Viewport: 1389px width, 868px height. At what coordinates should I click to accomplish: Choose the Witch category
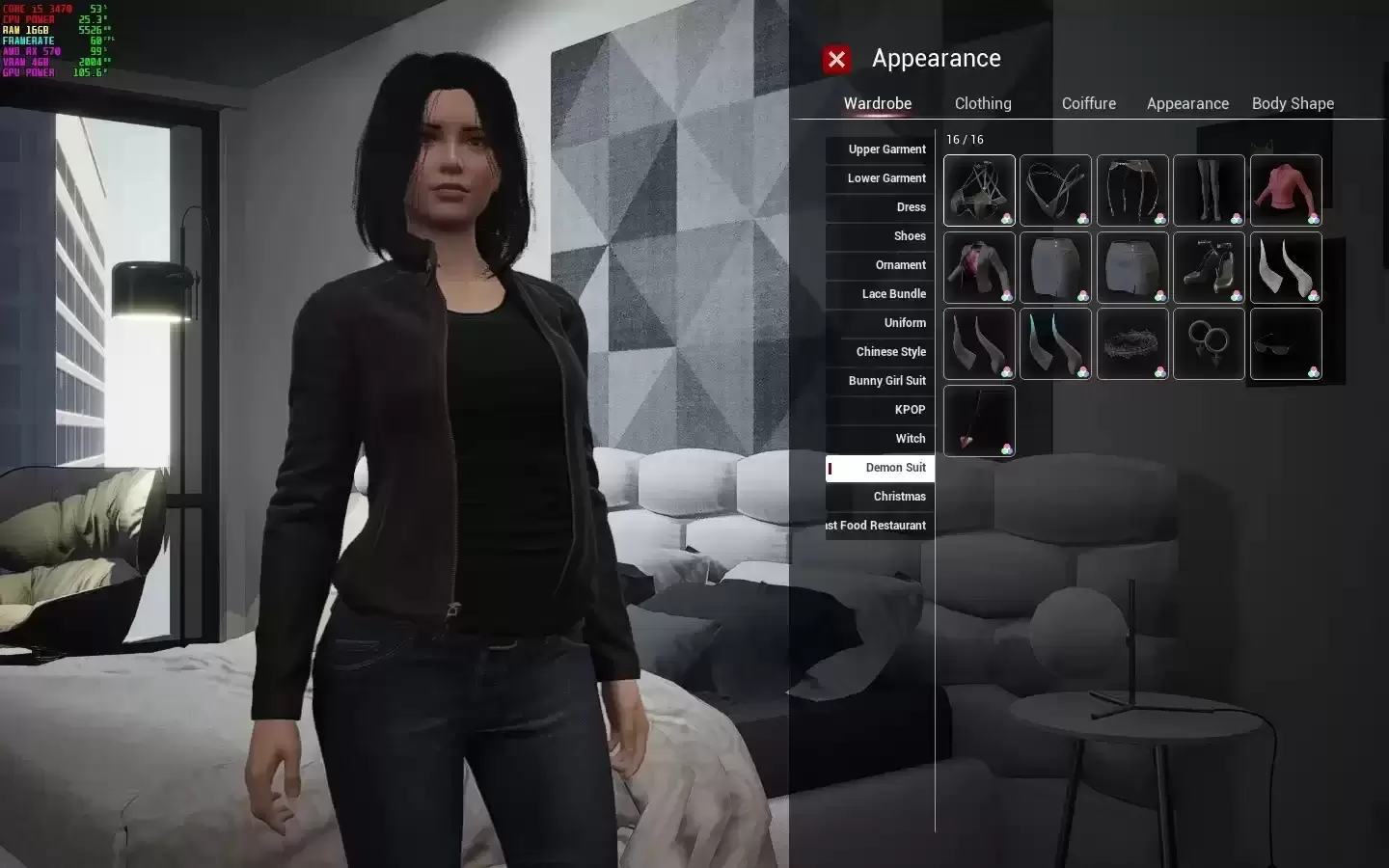(x=881, y=439)
